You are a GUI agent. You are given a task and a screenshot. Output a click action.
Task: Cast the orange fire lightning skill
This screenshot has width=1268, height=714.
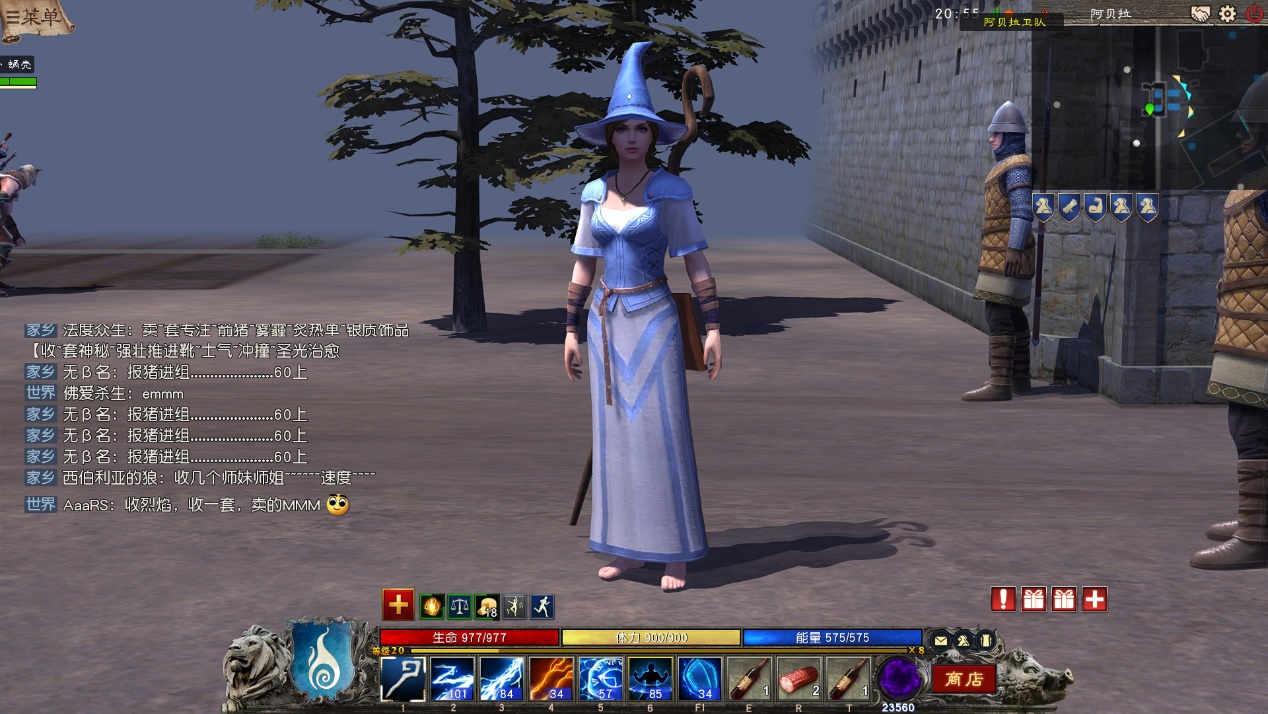pyautogui.click(x=551, y=679)
